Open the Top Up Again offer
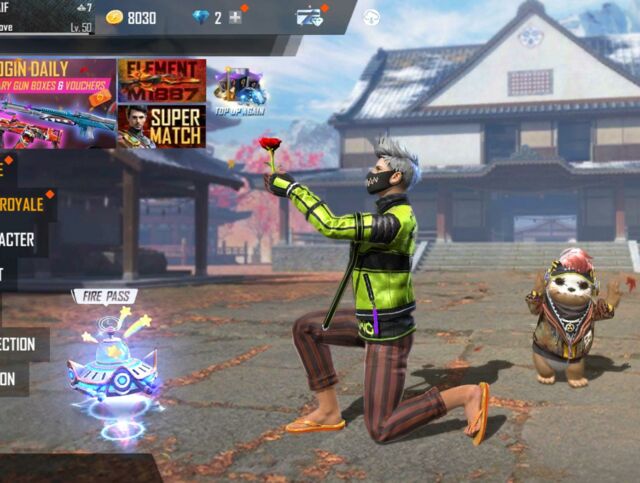This screenshot has width=640, height=483. click(x=238, y=88)
